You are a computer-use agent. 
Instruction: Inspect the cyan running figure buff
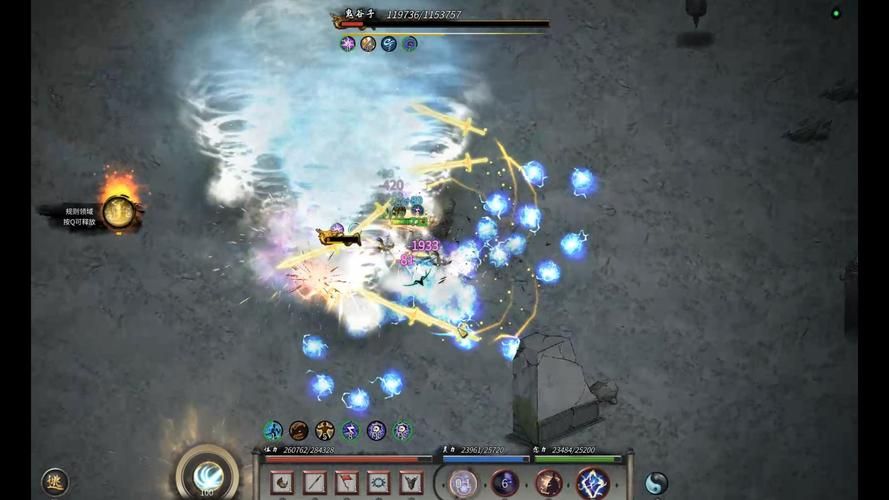click(x=273, y=431)
